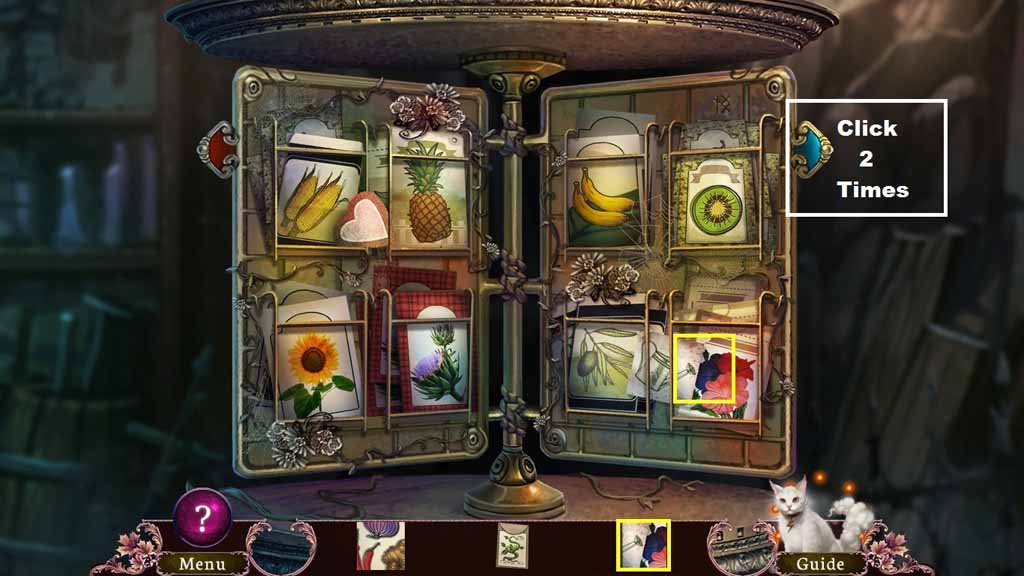Select the highlighted flower card fragment in inventory
Image resolution: width=1024 pixels, height=576 pixels.
pyautogui.click(x=643, y=545)
